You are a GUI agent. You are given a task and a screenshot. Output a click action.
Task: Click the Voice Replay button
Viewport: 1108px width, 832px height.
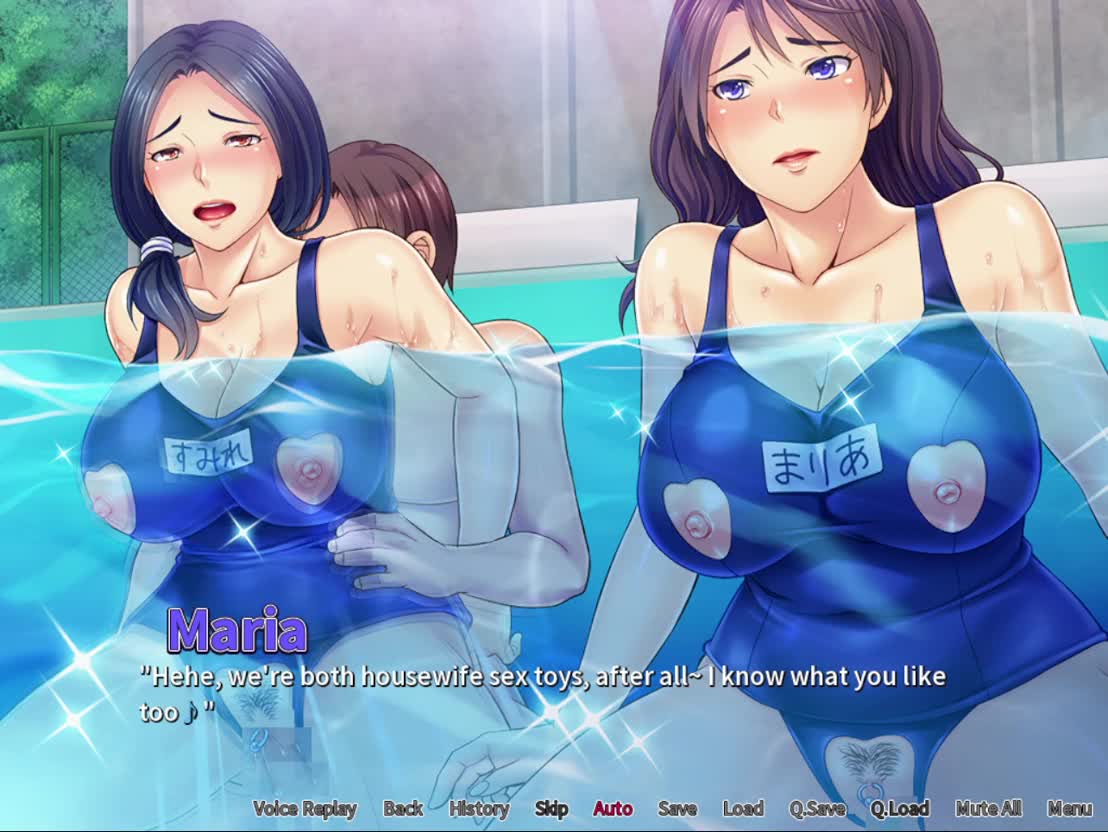(304, 809)
